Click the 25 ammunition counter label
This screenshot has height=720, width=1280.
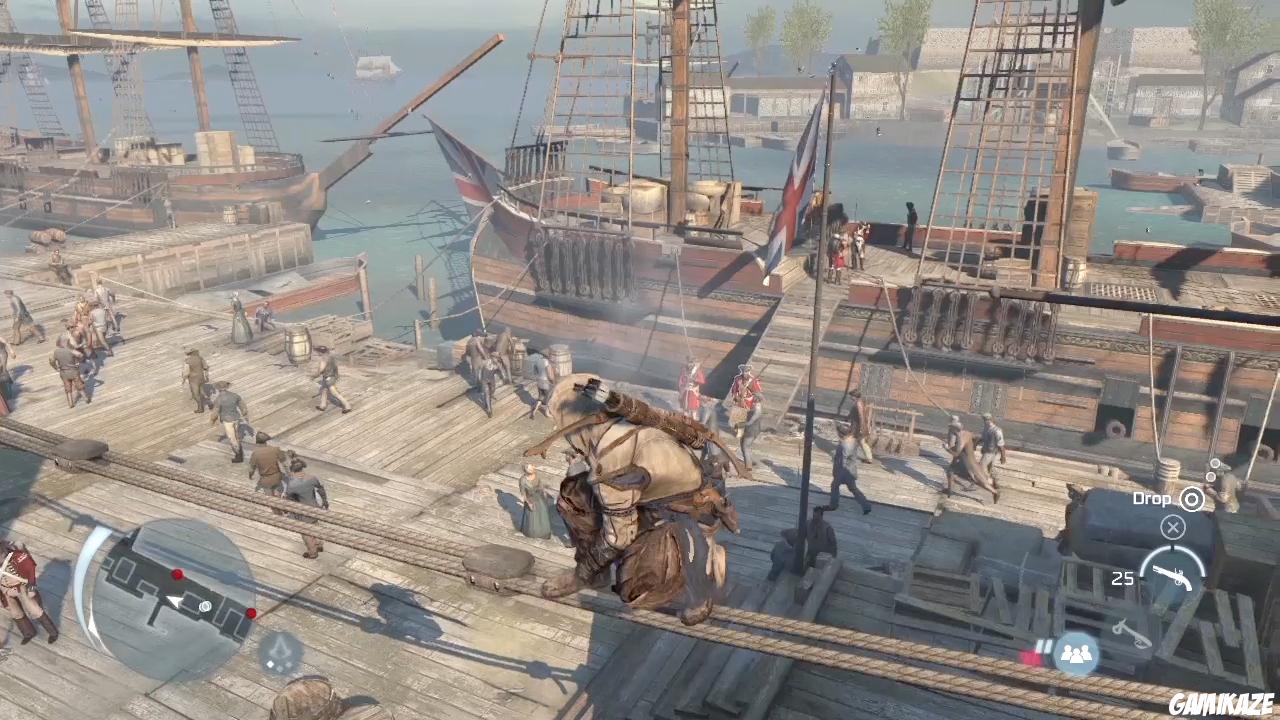coord(1123,578)
